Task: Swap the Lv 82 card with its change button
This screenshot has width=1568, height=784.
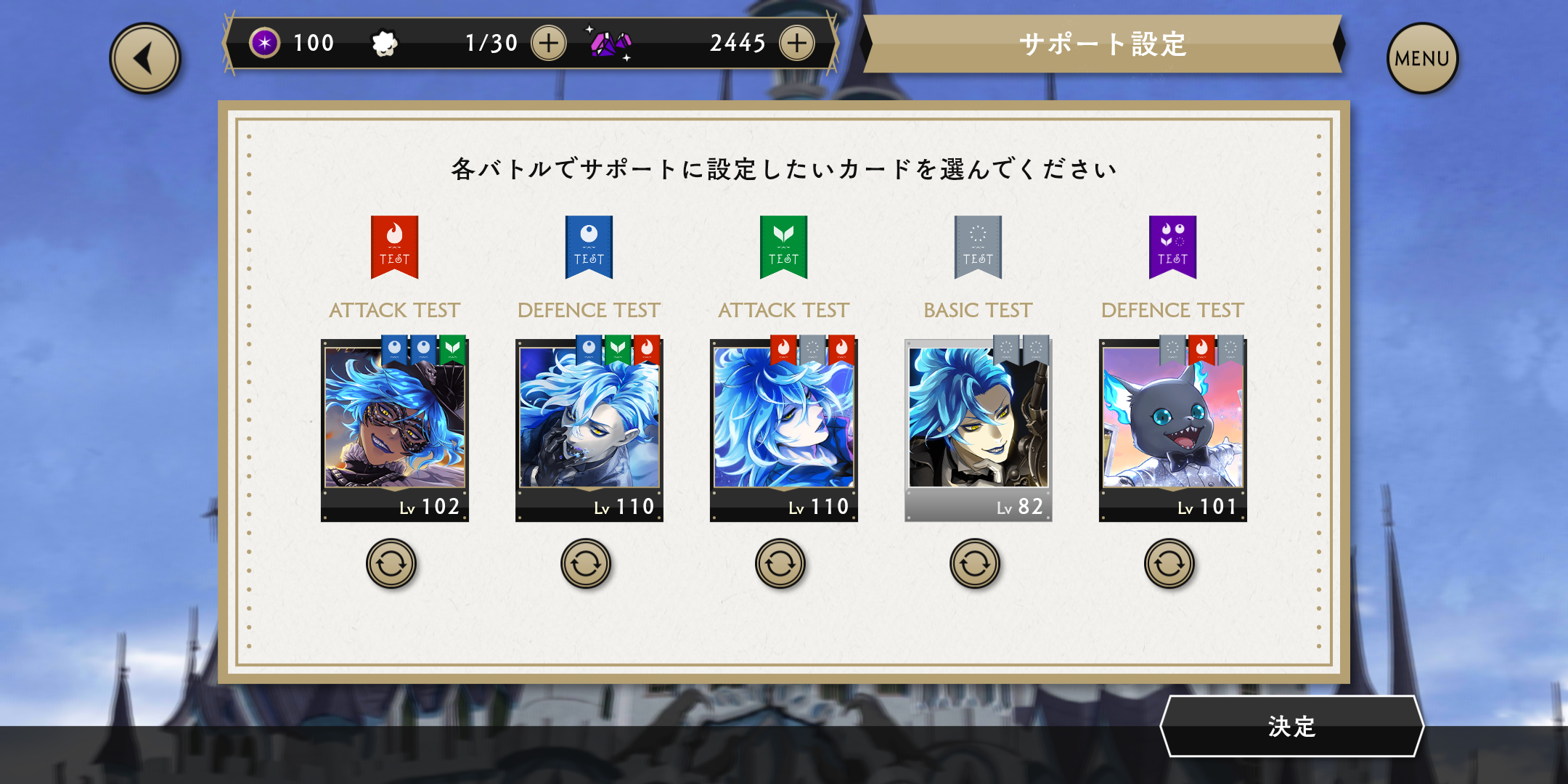Action: (975, 563)
